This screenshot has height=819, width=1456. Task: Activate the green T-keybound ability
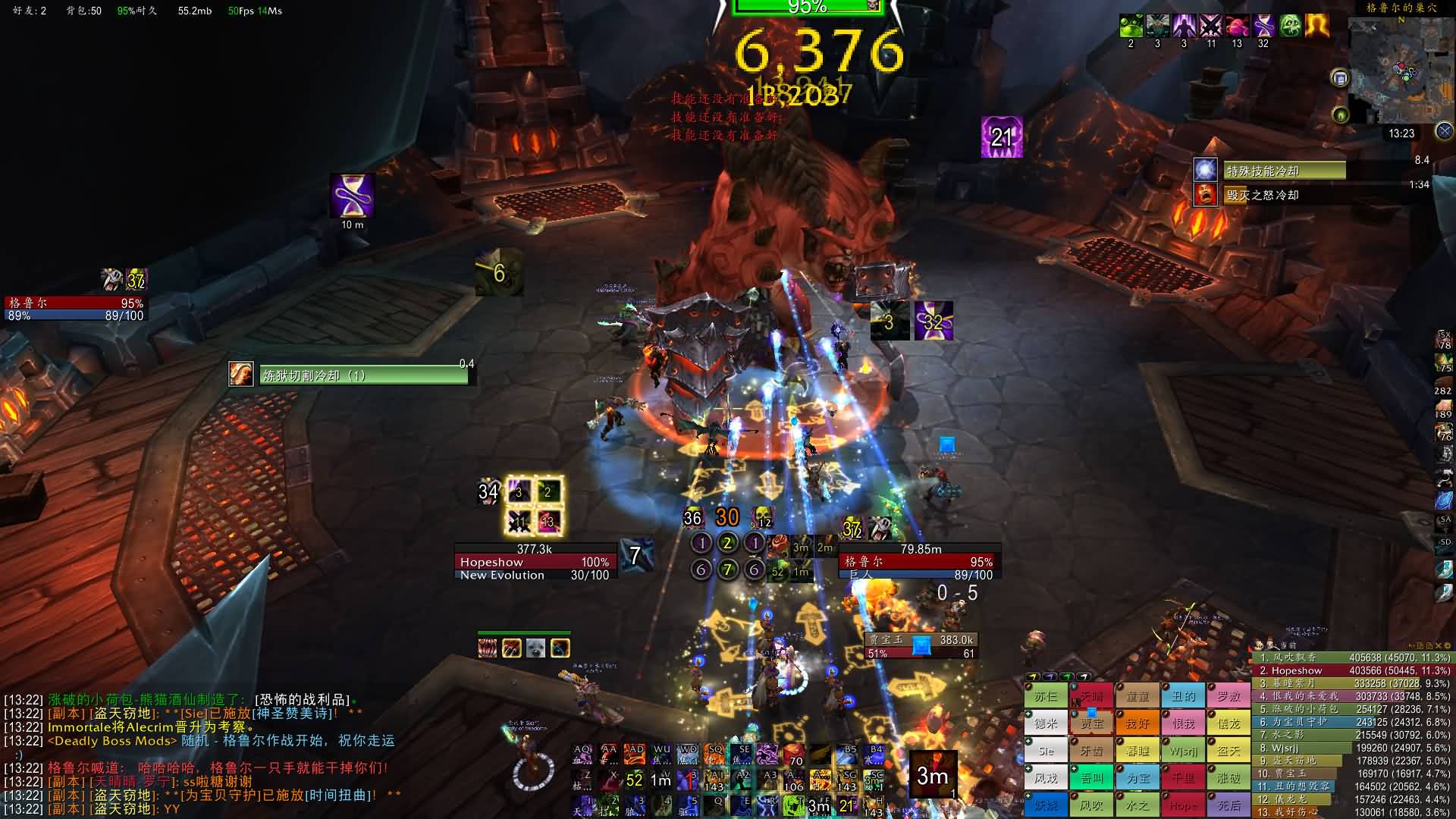tap(793, 805)
